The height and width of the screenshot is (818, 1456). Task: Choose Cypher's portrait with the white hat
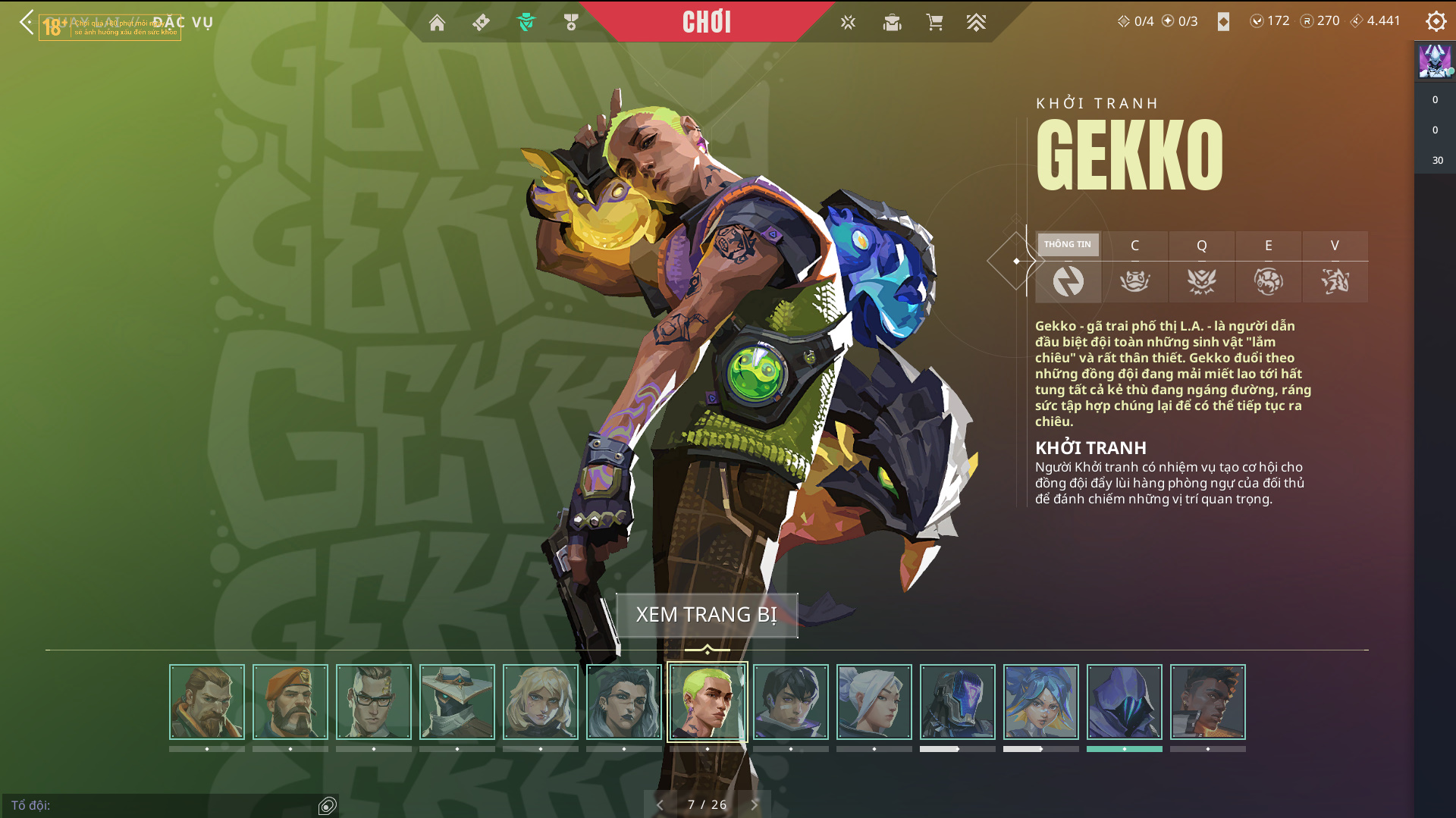click(x=457, y=701)
